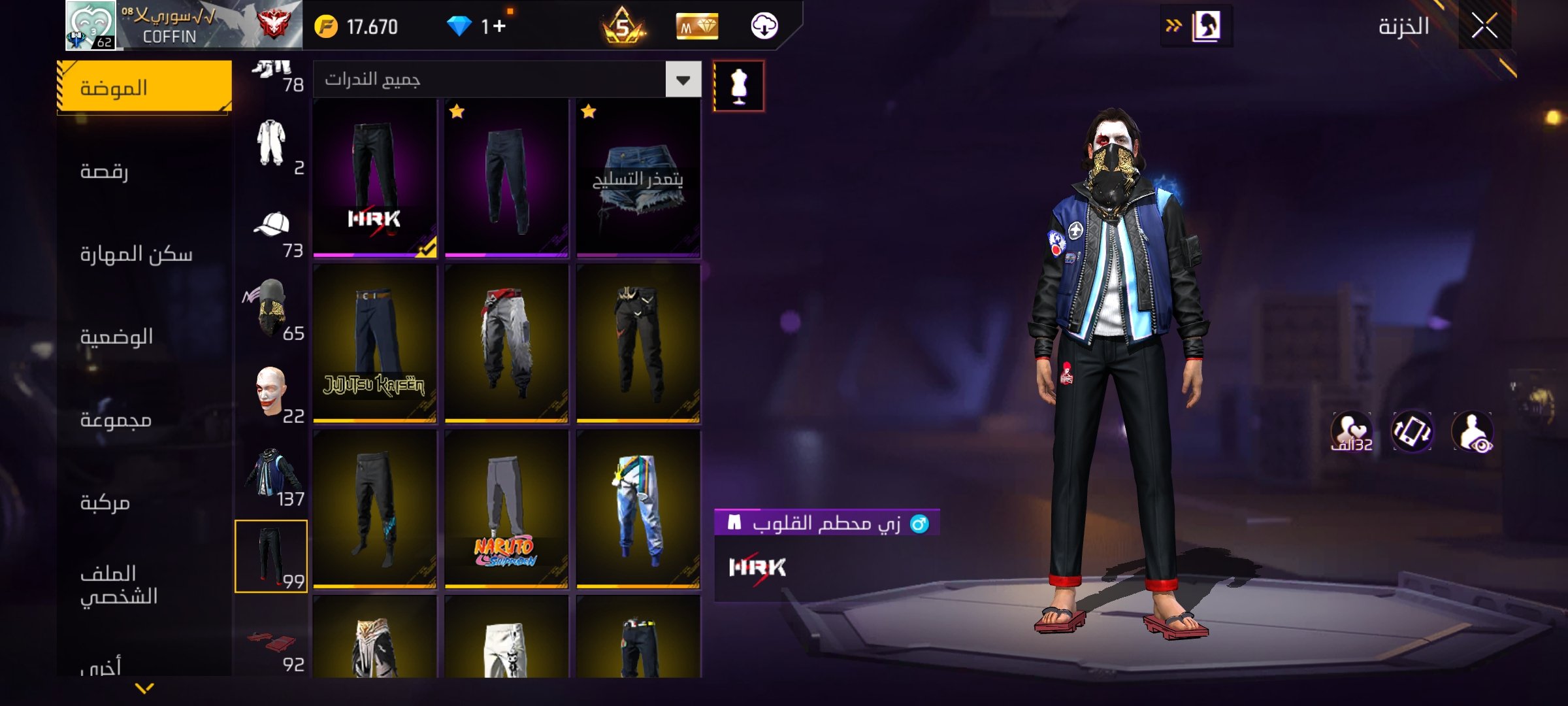This screenshot has height=706, width=1568.
Task: Equip the Jujutsu Kaisen pants
Action: tap(374, 343)
